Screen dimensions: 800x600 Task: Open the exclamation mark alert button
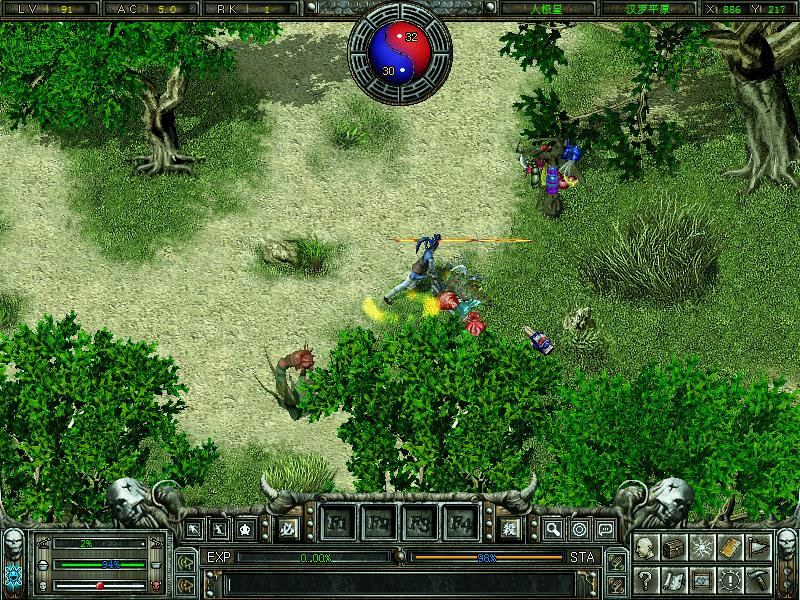tap(731, 578)
